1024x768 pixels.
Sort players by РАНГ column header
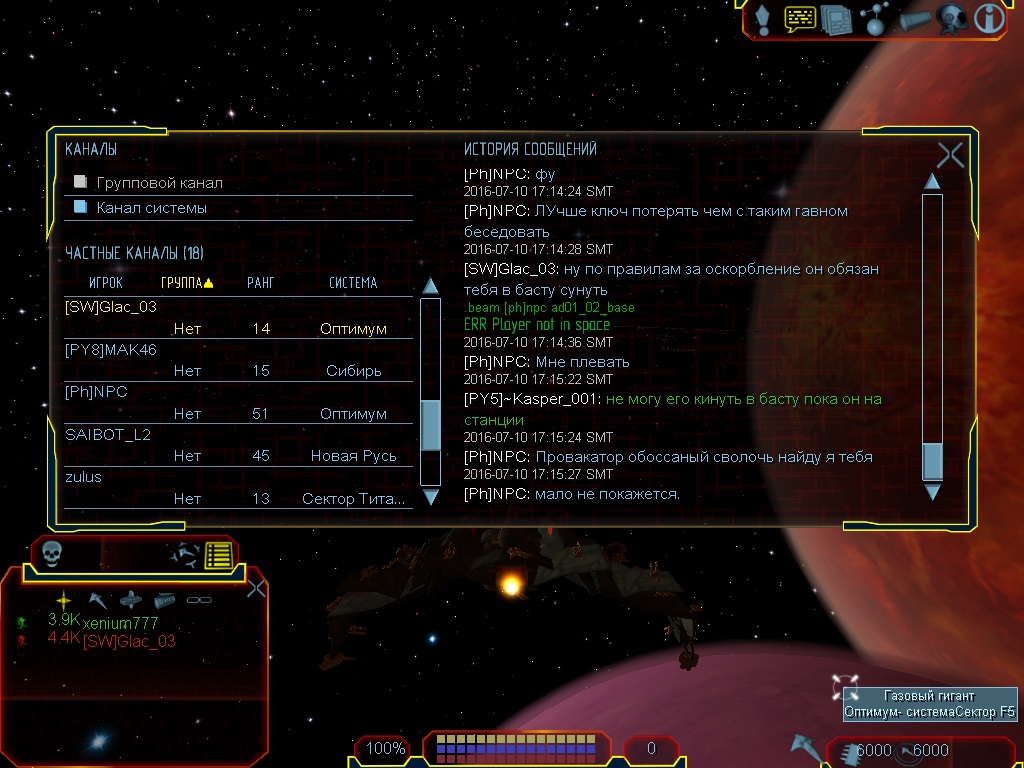tap(260, 283)
